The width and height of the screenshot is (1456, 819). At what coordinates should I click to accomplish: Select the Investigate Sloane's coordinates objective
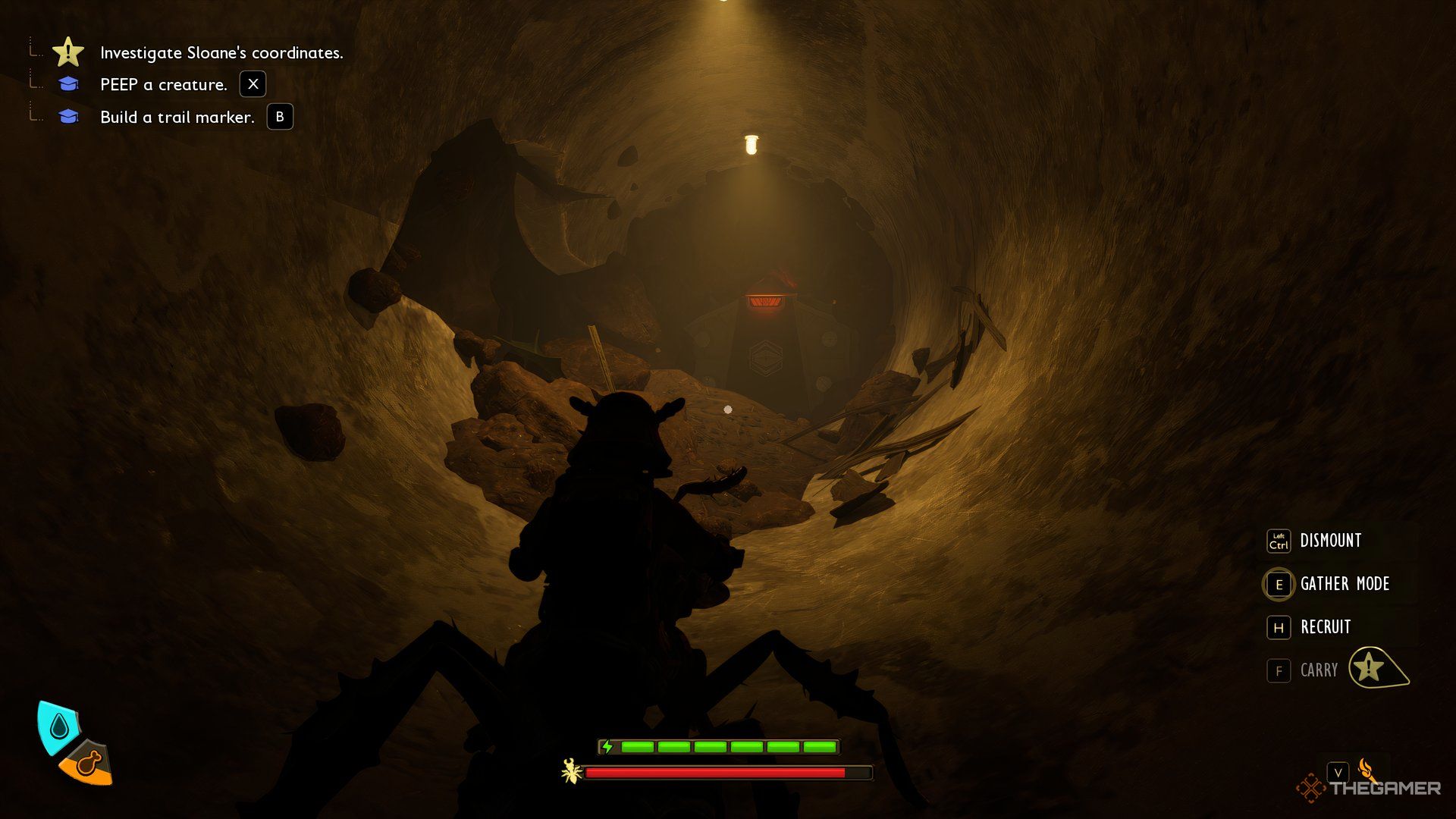click(221, 53)
